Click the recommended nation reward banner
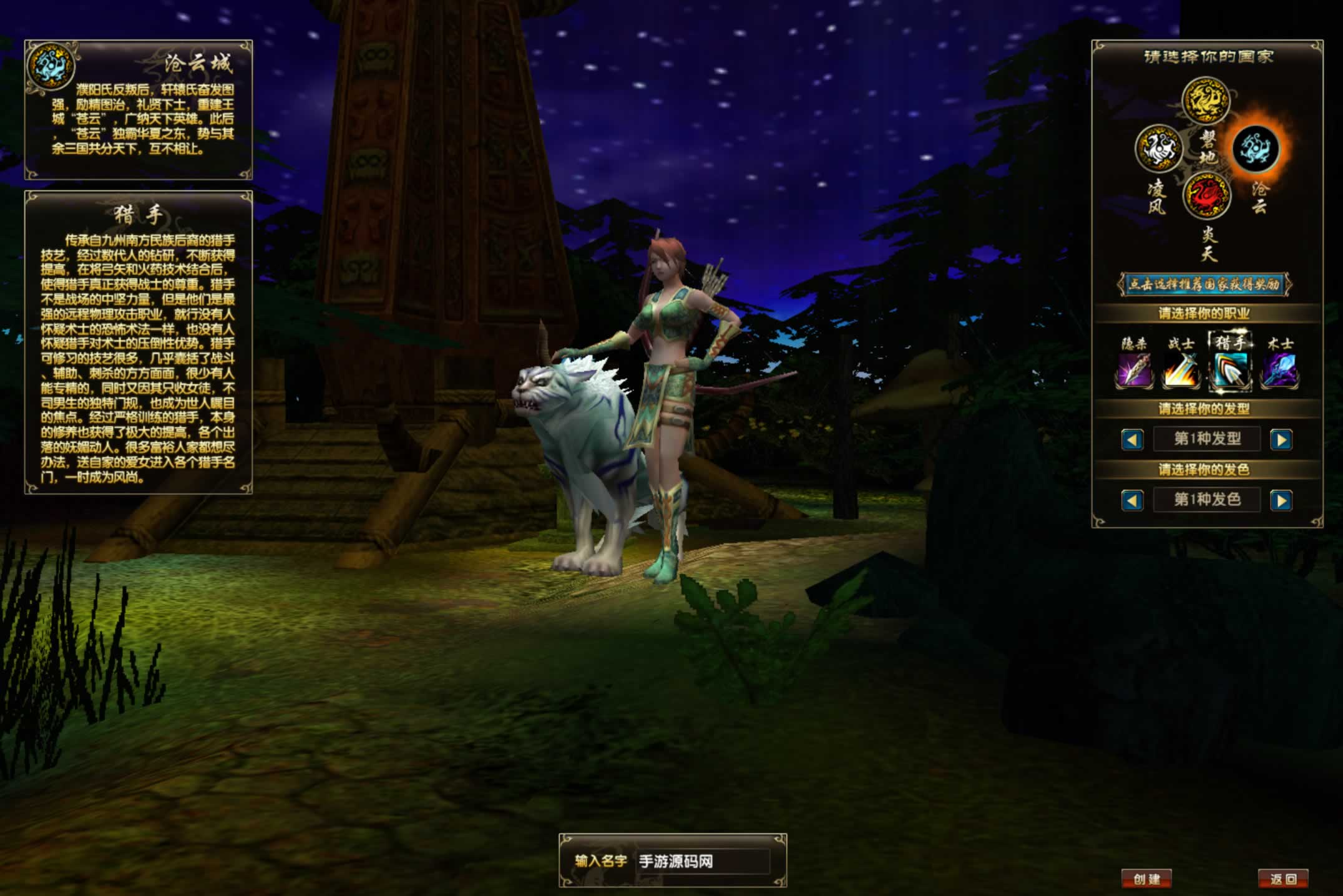 (1204, 285)
